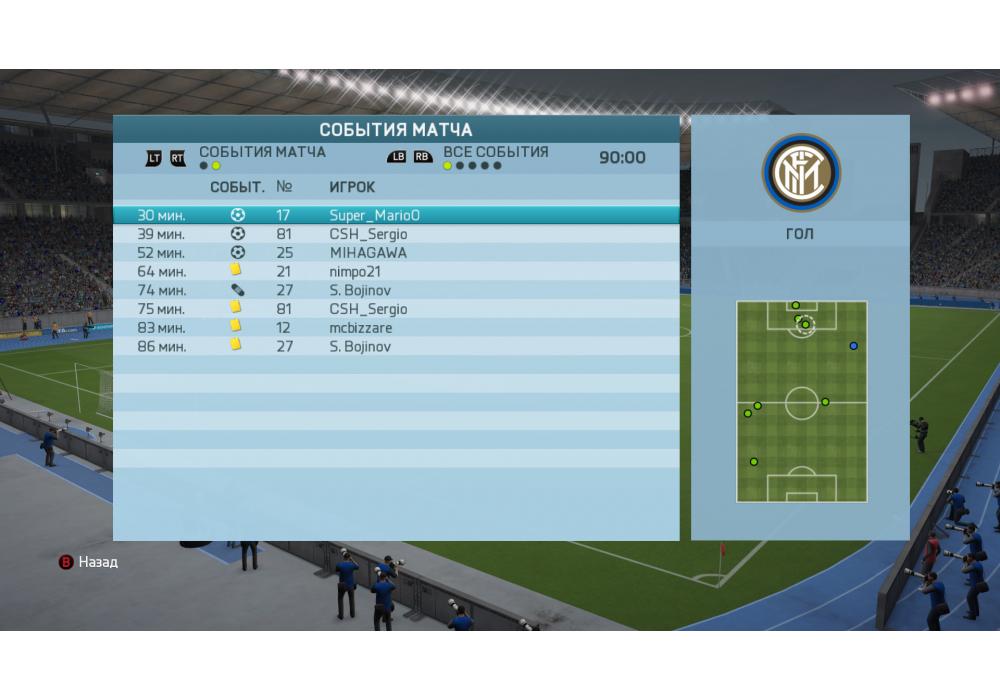Select S. Bojinov's yellow card at 86 min.
The height and width of the screenshot is (700, 1000).
tap(395, 346)
